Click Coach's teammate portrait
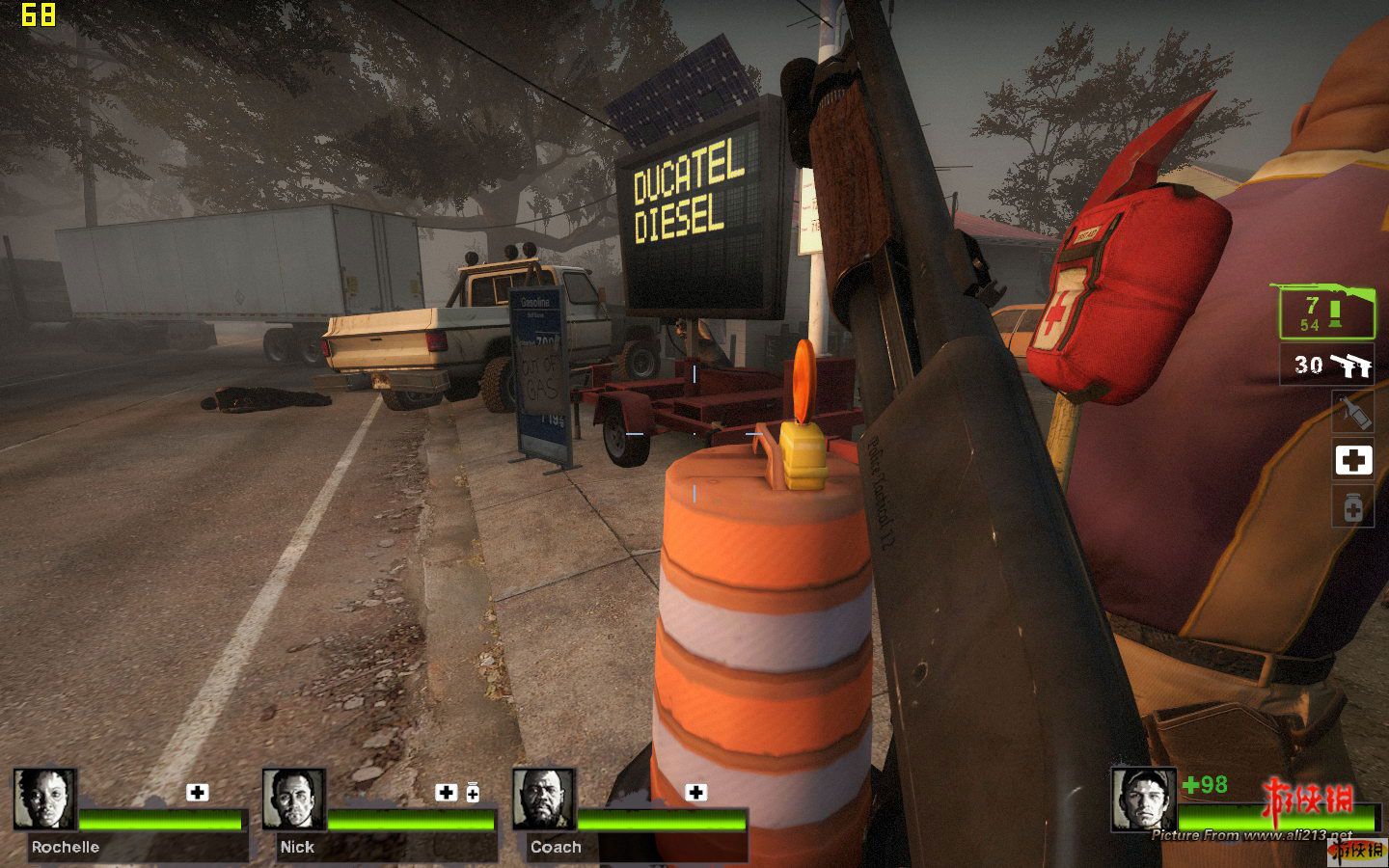Image resolution: width=1389 pixels, height=868 pixels. point(544,799)
